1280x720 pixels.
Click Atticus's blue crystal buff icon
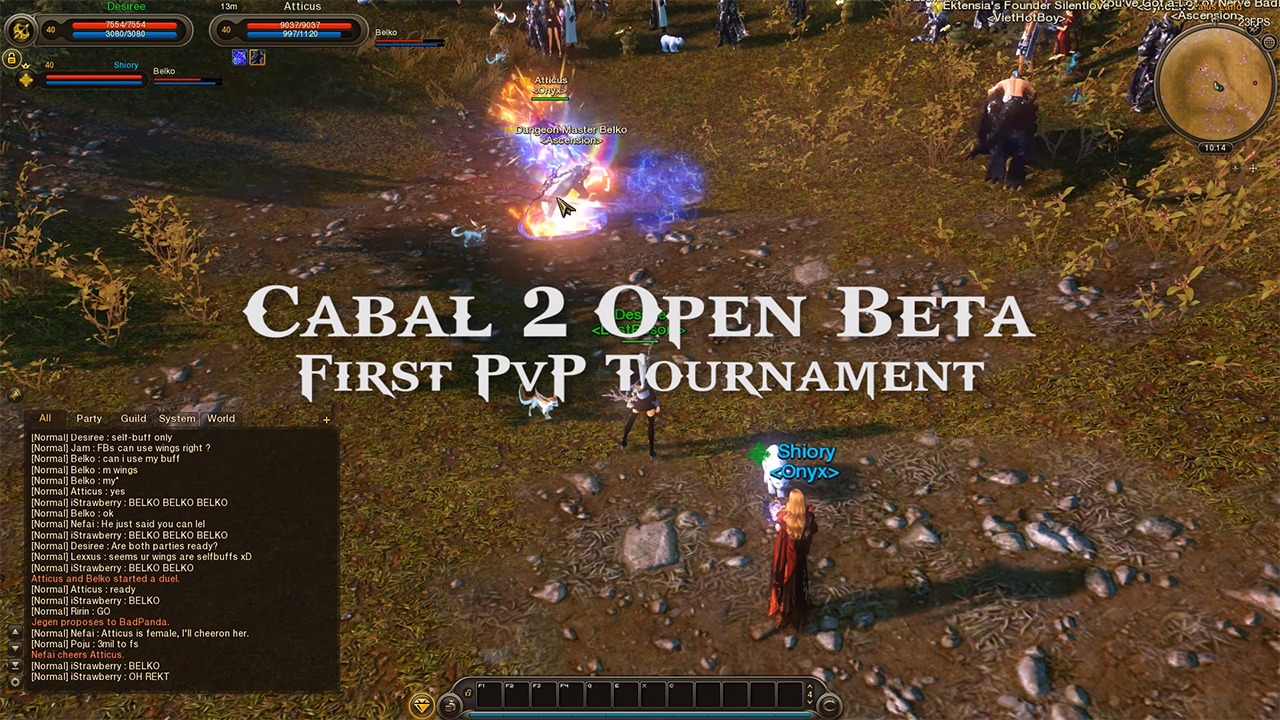[x=240, y=57]
